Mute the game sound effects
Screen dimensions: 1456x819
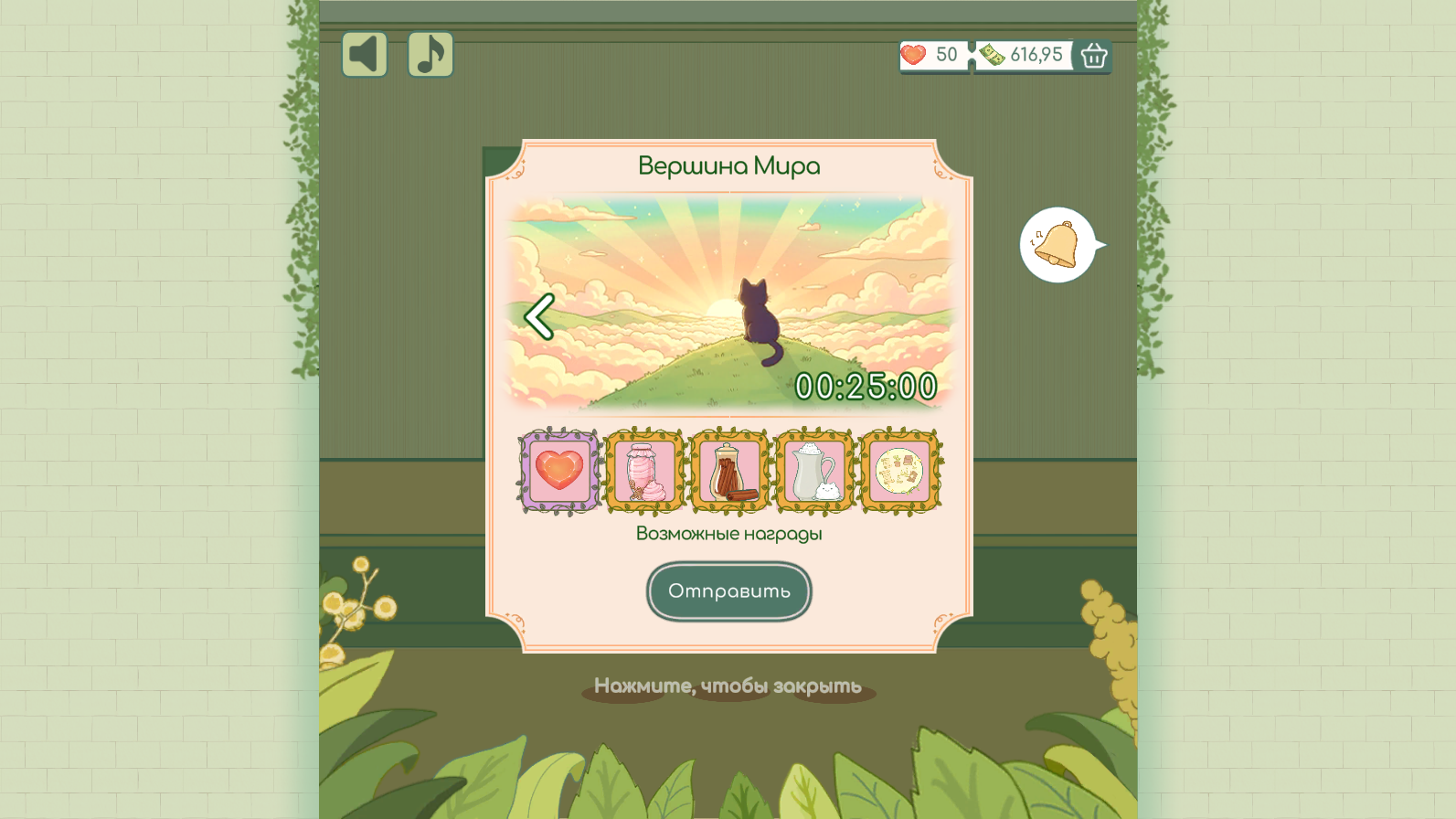tap(364, 54)
